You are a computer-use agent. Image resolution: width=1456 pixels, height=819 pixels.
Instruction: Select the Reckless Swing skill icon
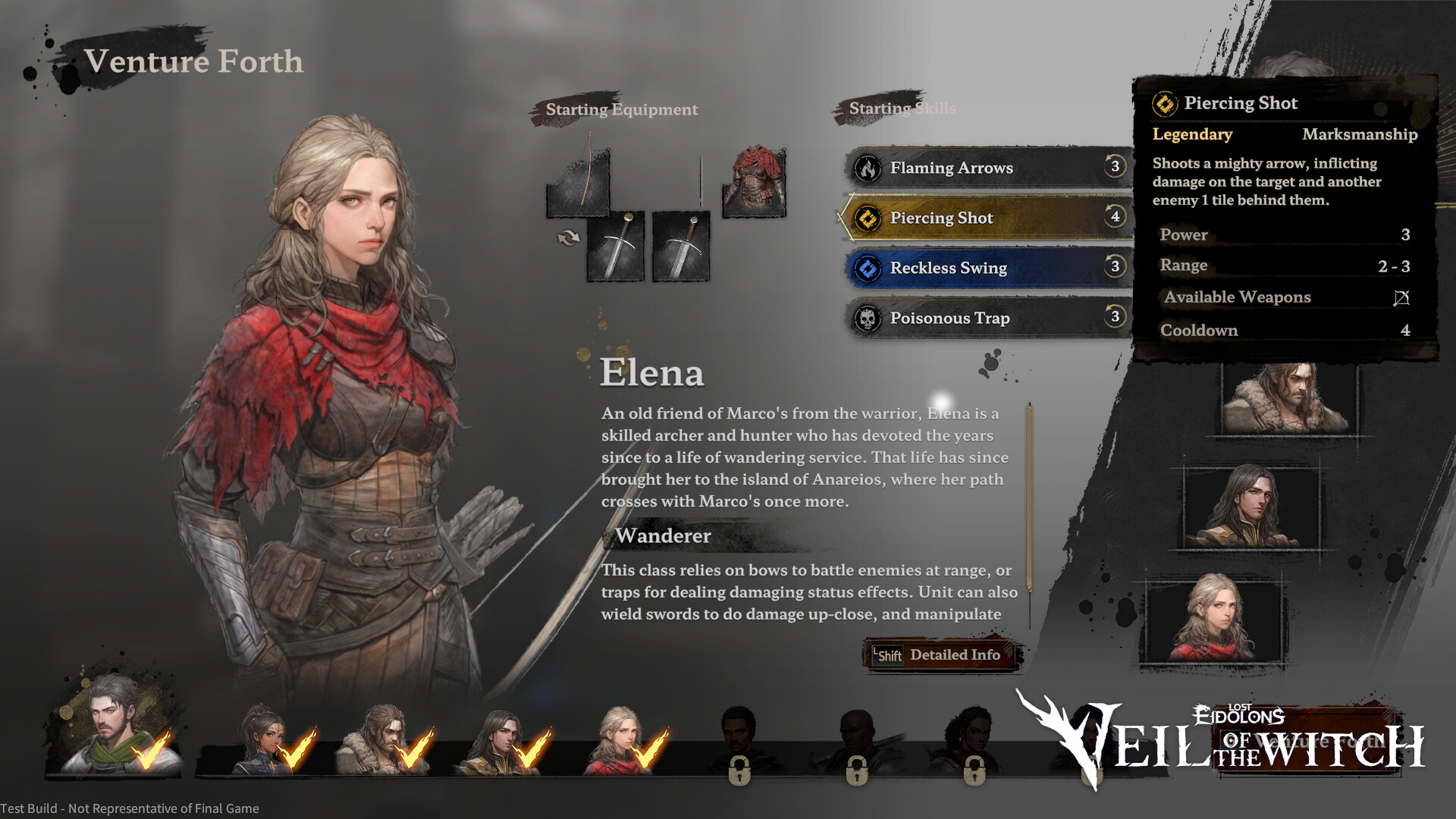pyautogui.click(x=867, y=268)
